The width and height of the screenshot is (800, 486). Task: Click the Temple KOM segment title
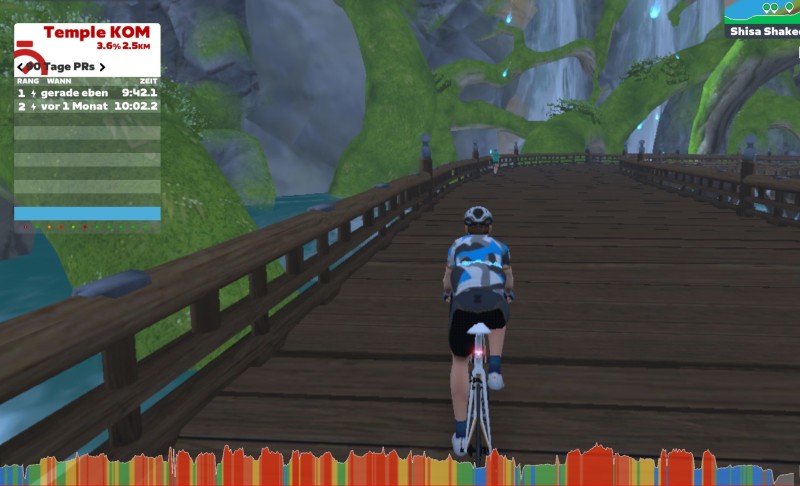(x=96, y=32)
